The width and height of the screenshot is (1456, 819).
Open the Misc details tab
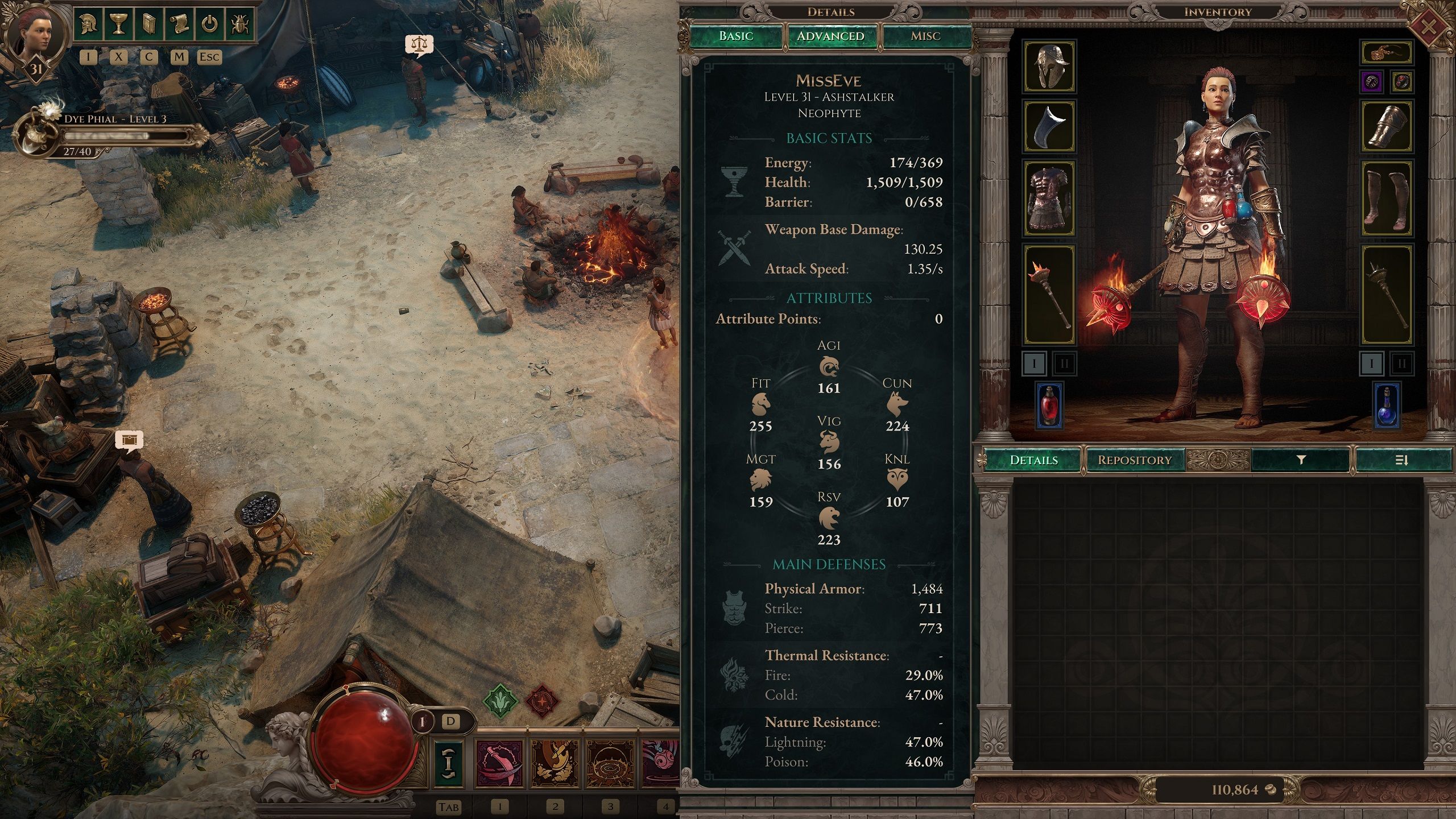click(925, 36)
